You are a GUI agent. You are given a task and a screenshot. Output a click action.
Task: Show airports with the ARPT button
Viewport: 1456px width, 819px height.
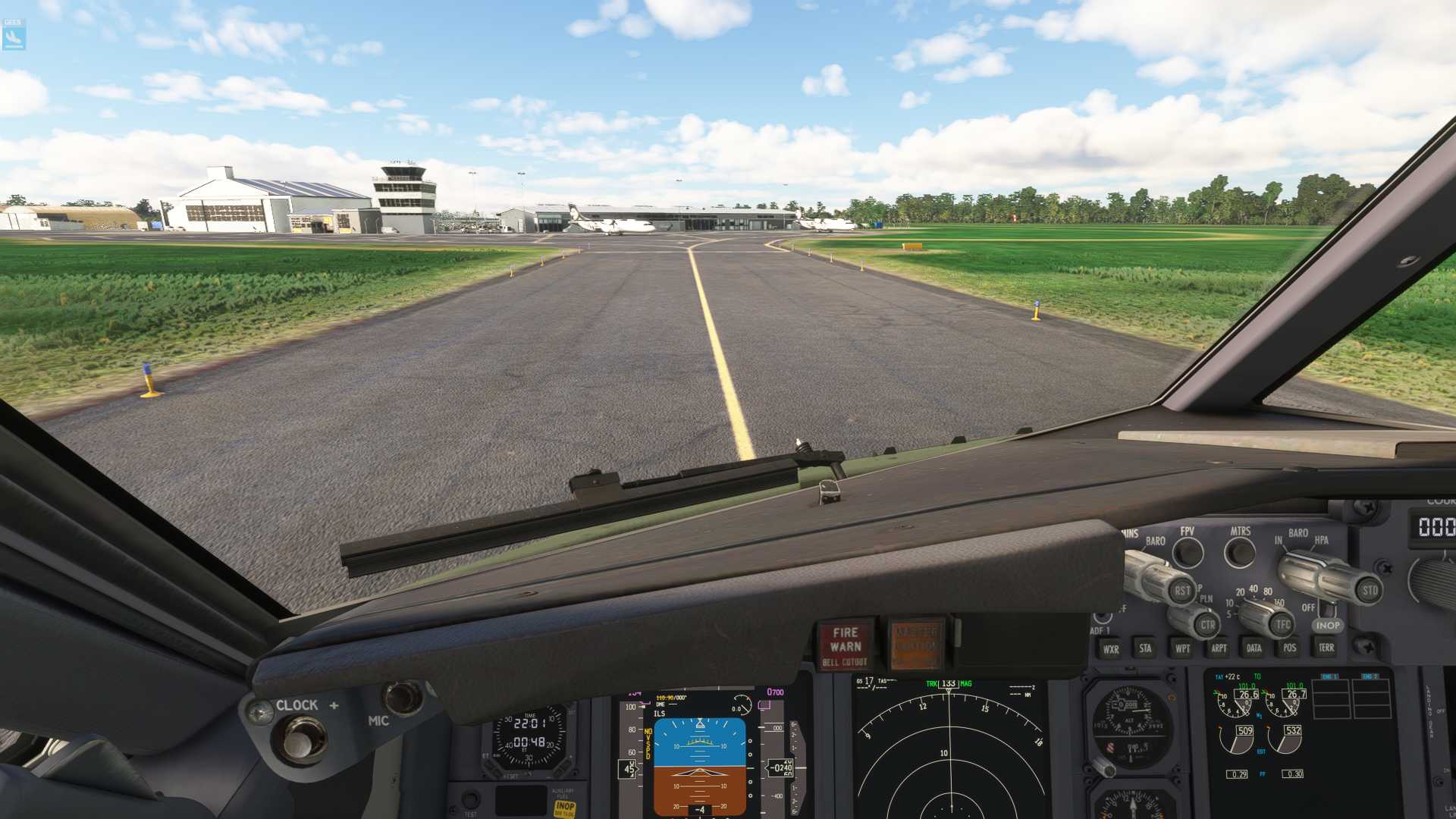click(x=1219, y=648)
